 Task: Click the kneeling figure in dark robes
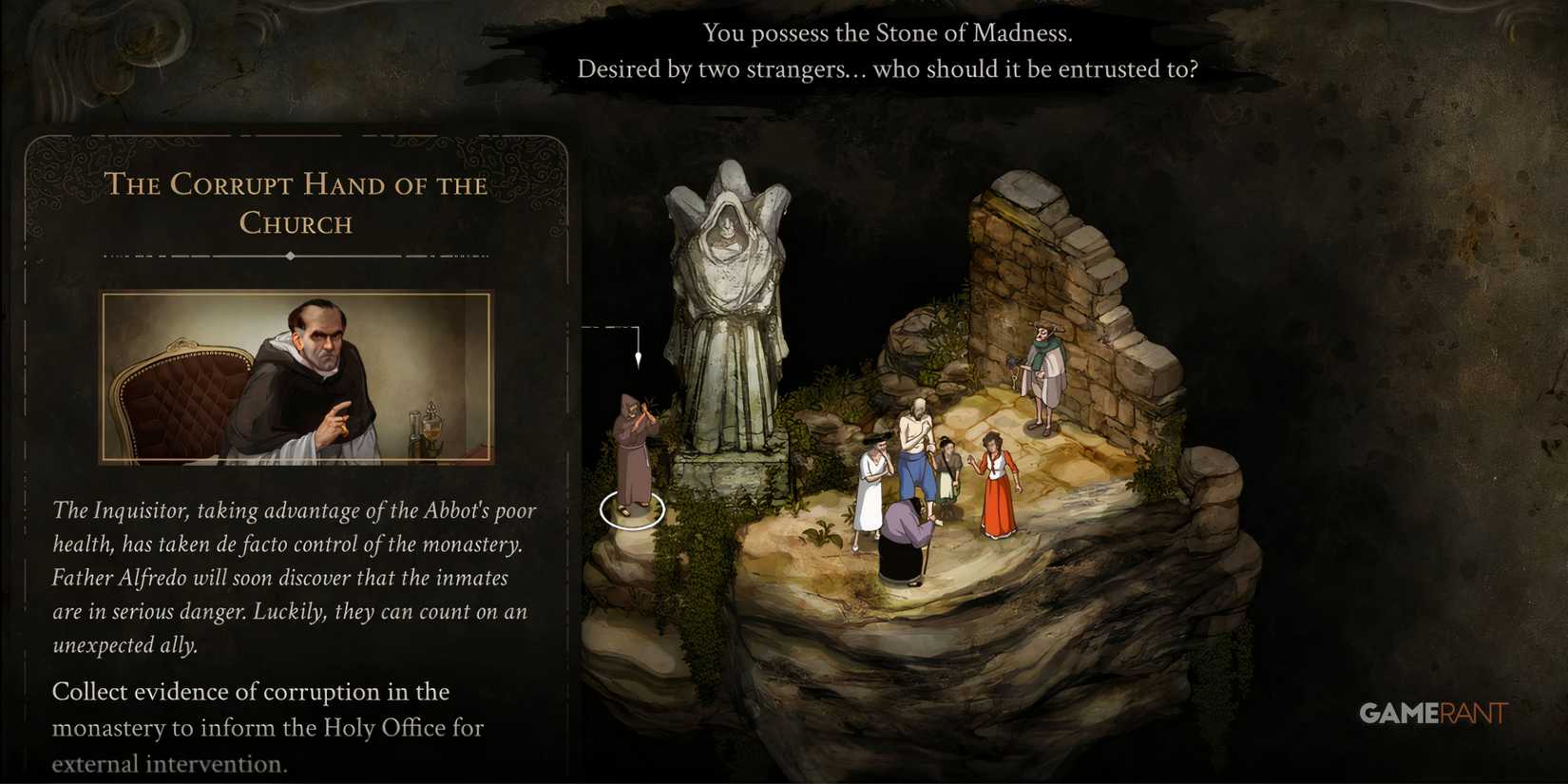click(903, 542)
